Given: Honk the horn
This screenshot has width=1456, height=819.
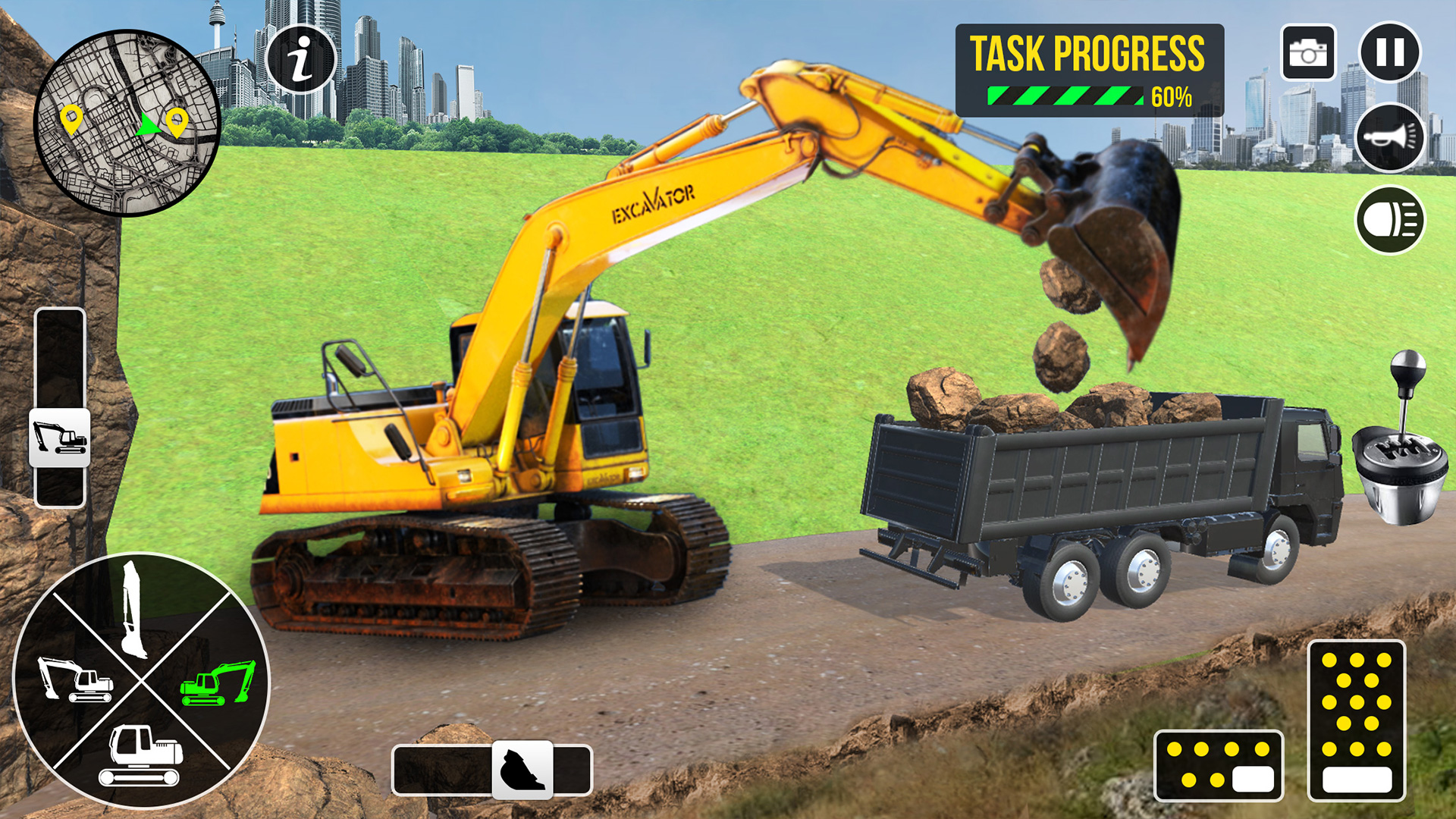Looking at the screenshot, I should click(x=1390, y=140).
